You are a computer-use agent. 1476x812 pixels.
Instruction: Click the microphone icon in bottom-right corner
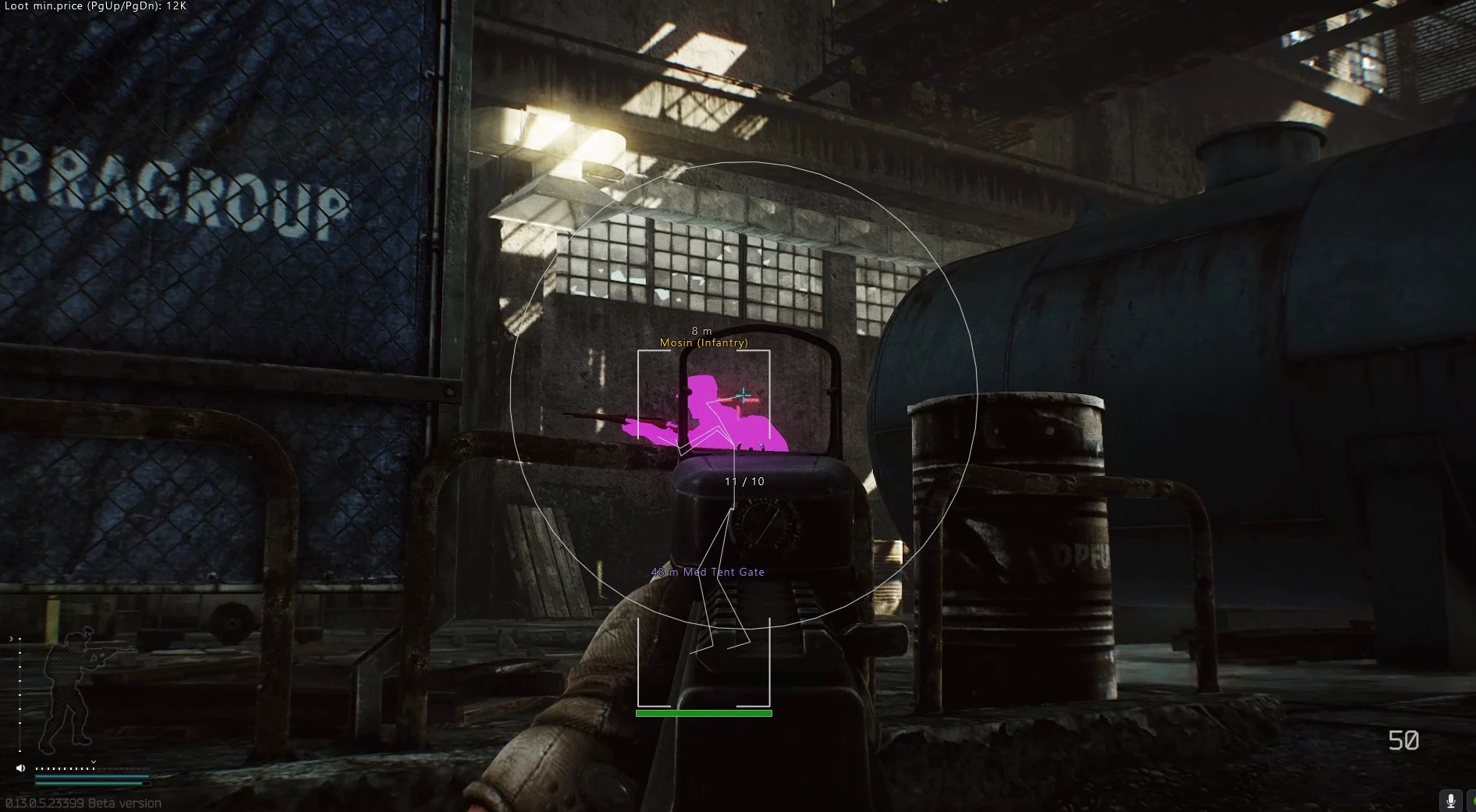click(x=1450, y=800)
